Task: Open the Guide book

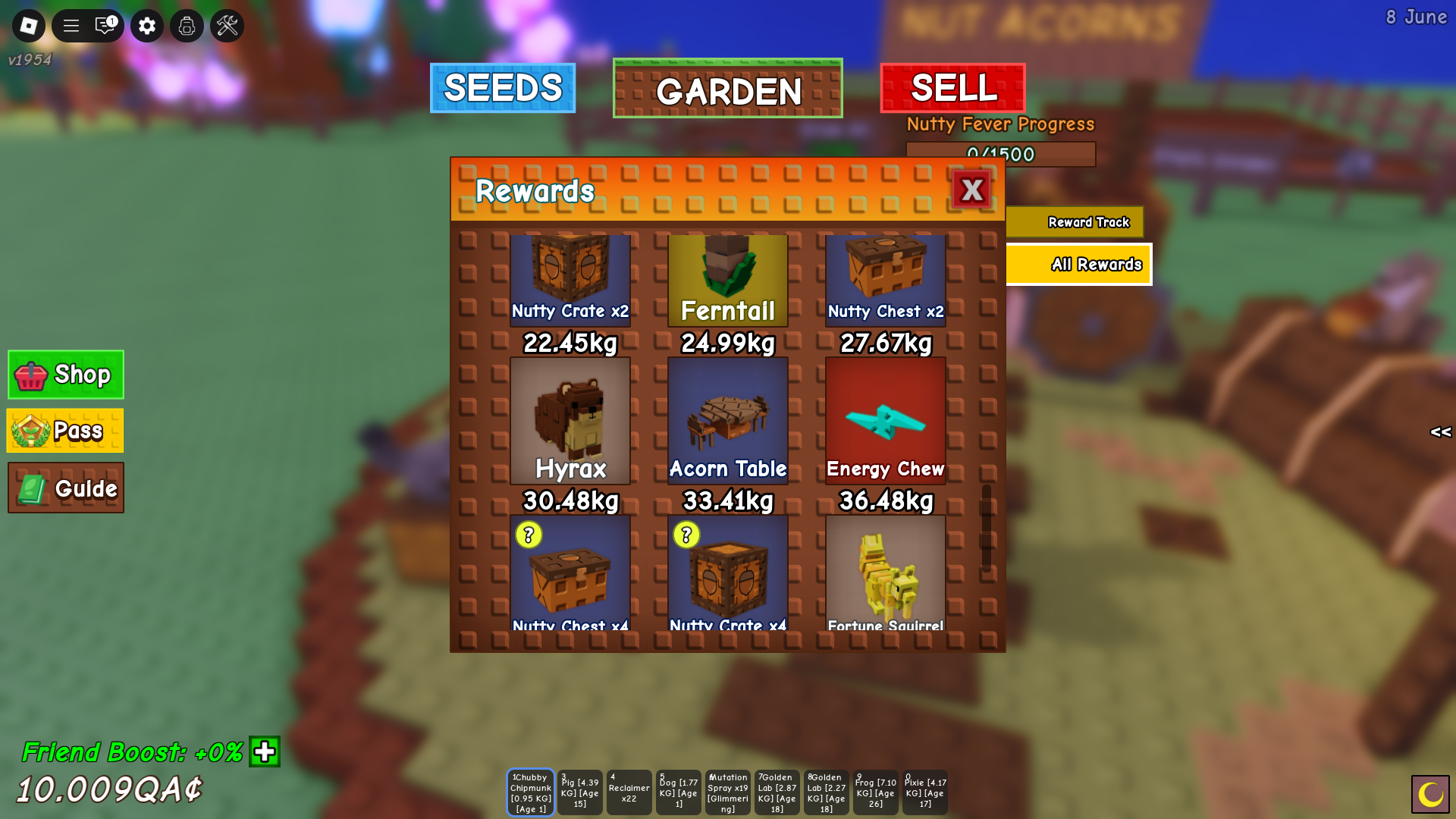Action: 66,488
